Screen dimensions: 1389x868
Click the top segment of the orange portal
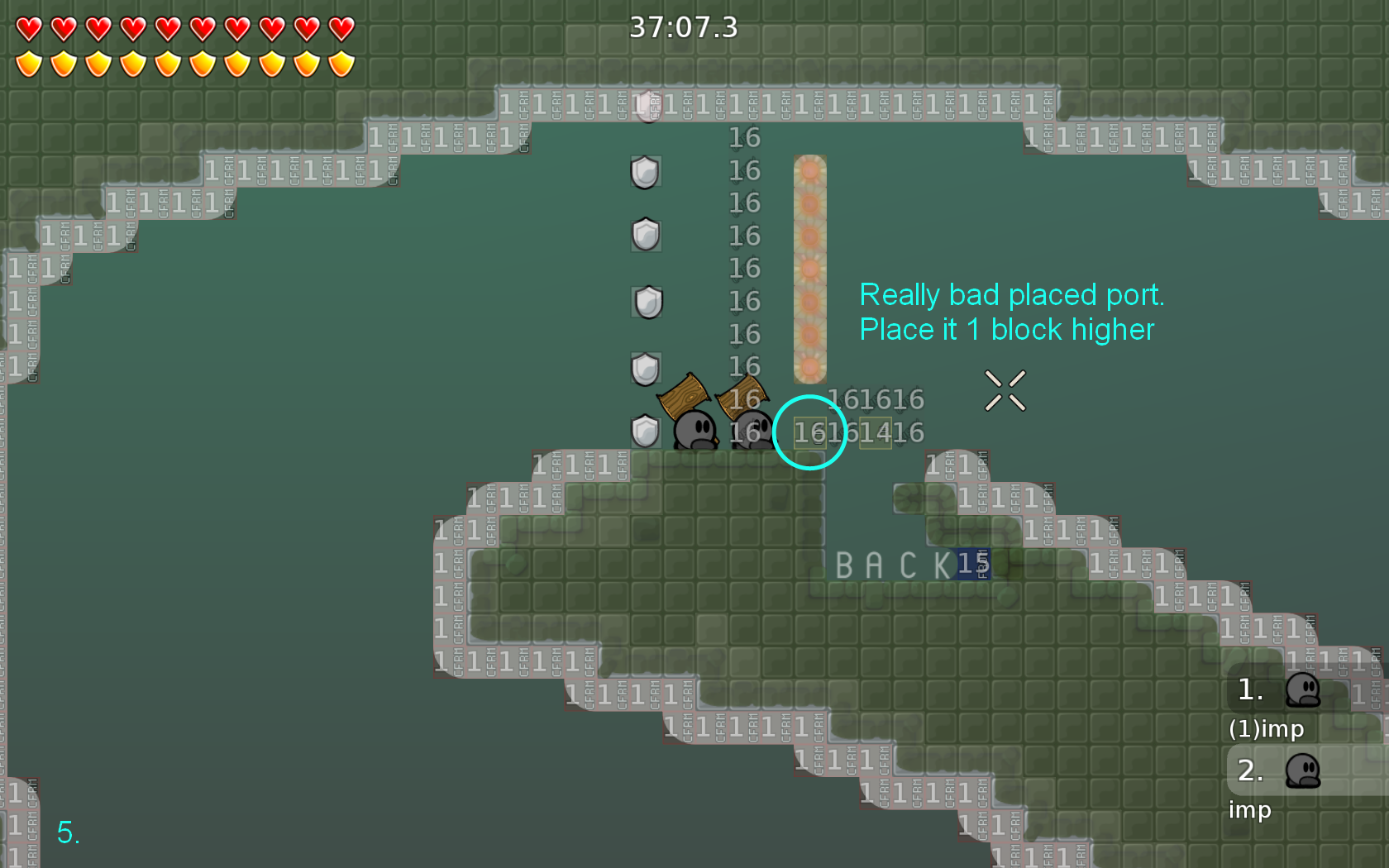(x=809, y=170)
